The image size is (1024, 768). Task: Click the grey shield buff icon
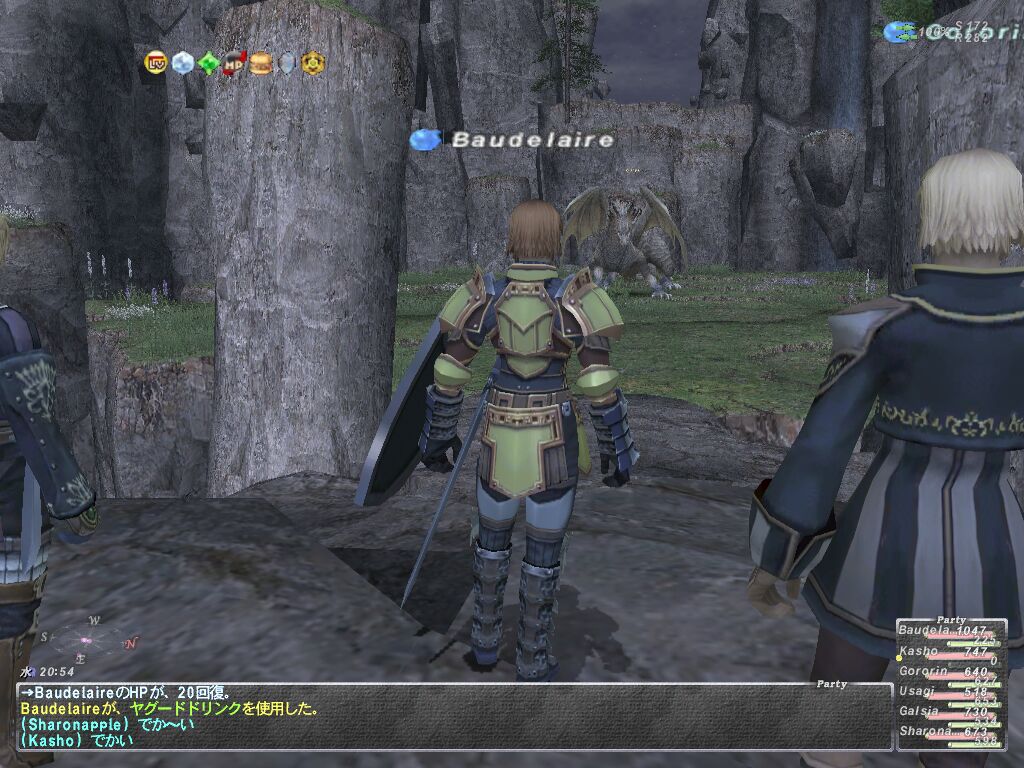pos(287,63)
